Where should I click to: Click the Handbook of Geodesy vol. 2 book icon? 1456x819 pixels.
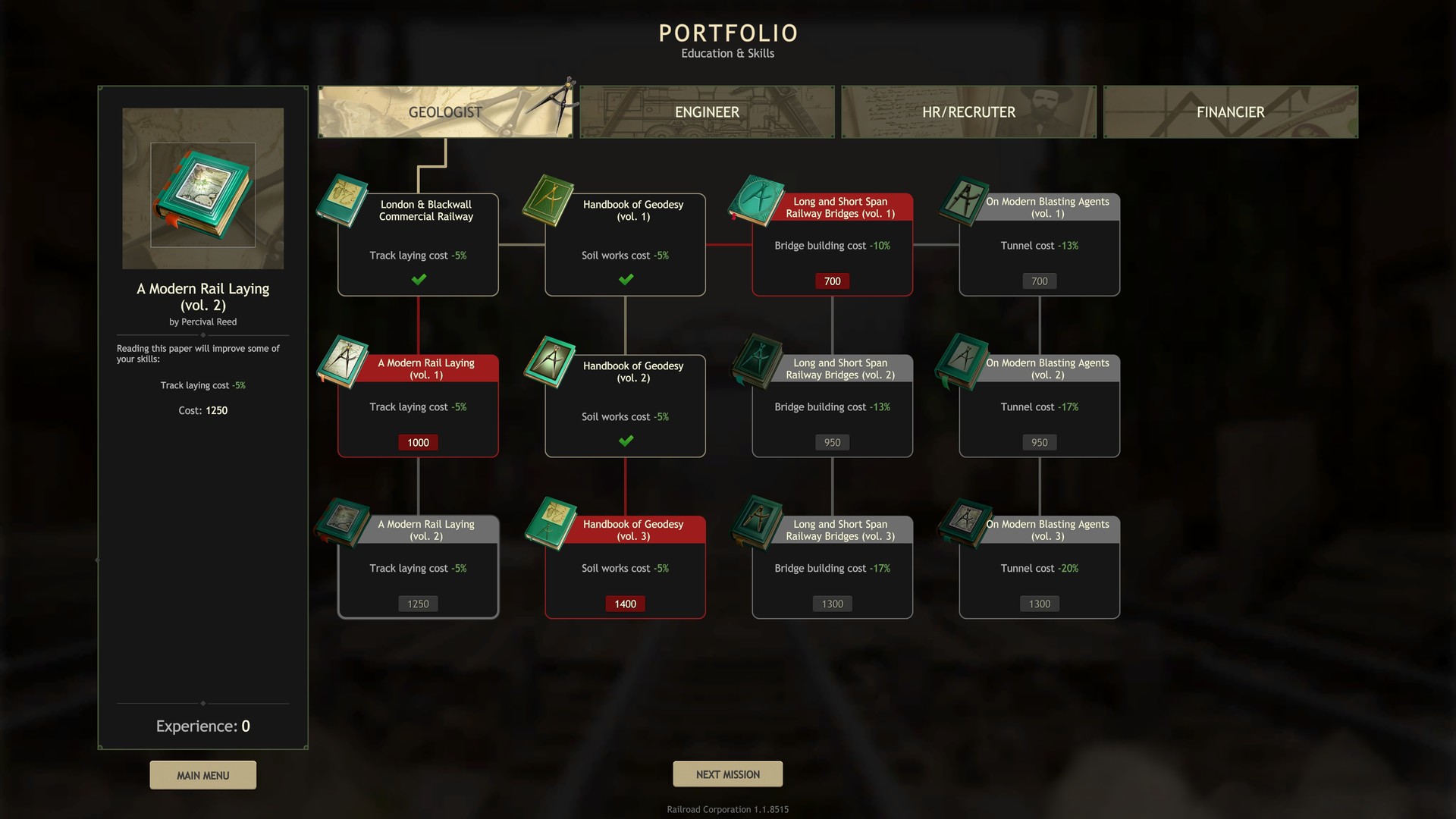(x=549, y=362)
